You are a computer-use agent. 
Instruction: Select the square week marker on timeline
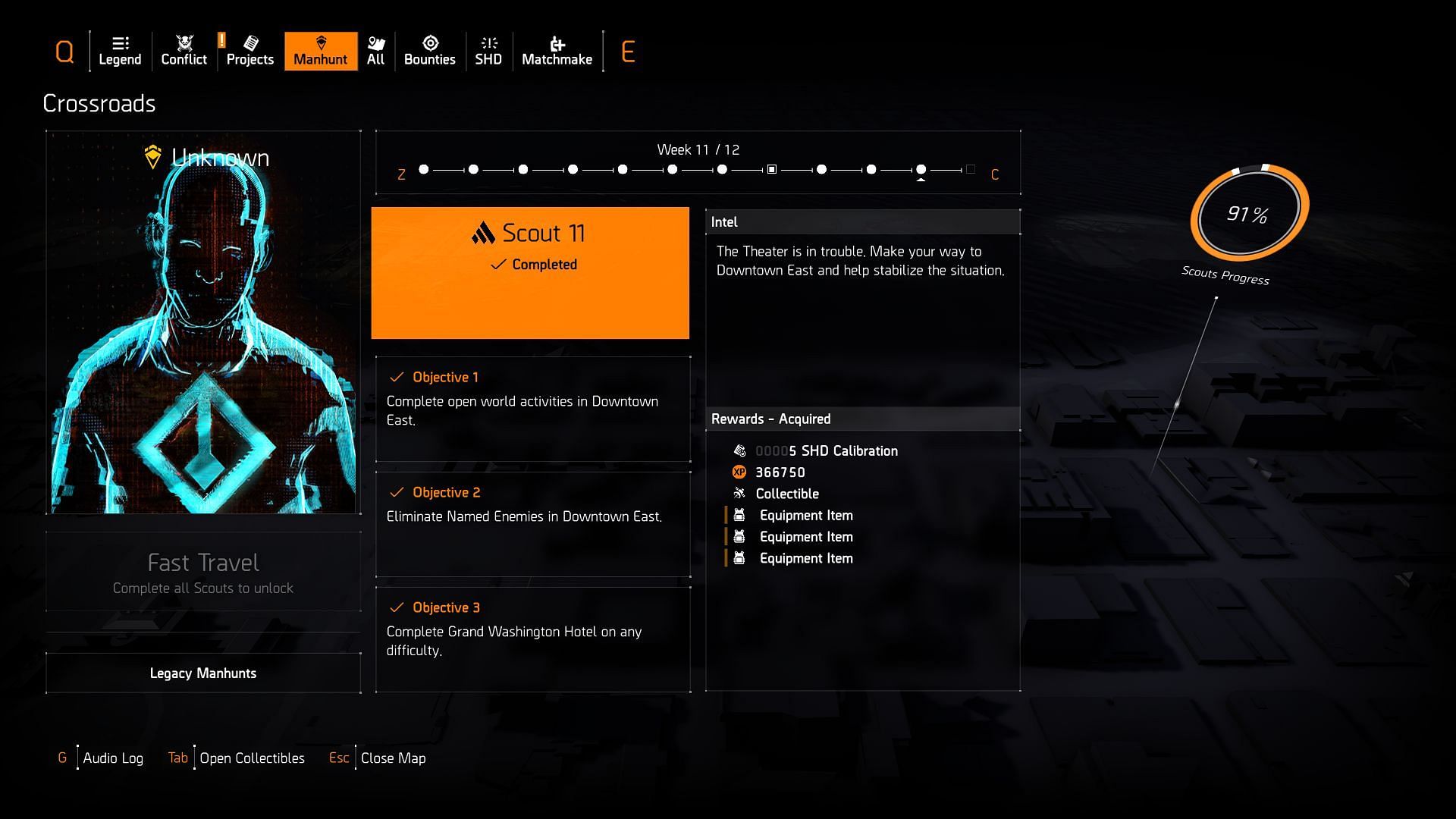tap(771, 170)
